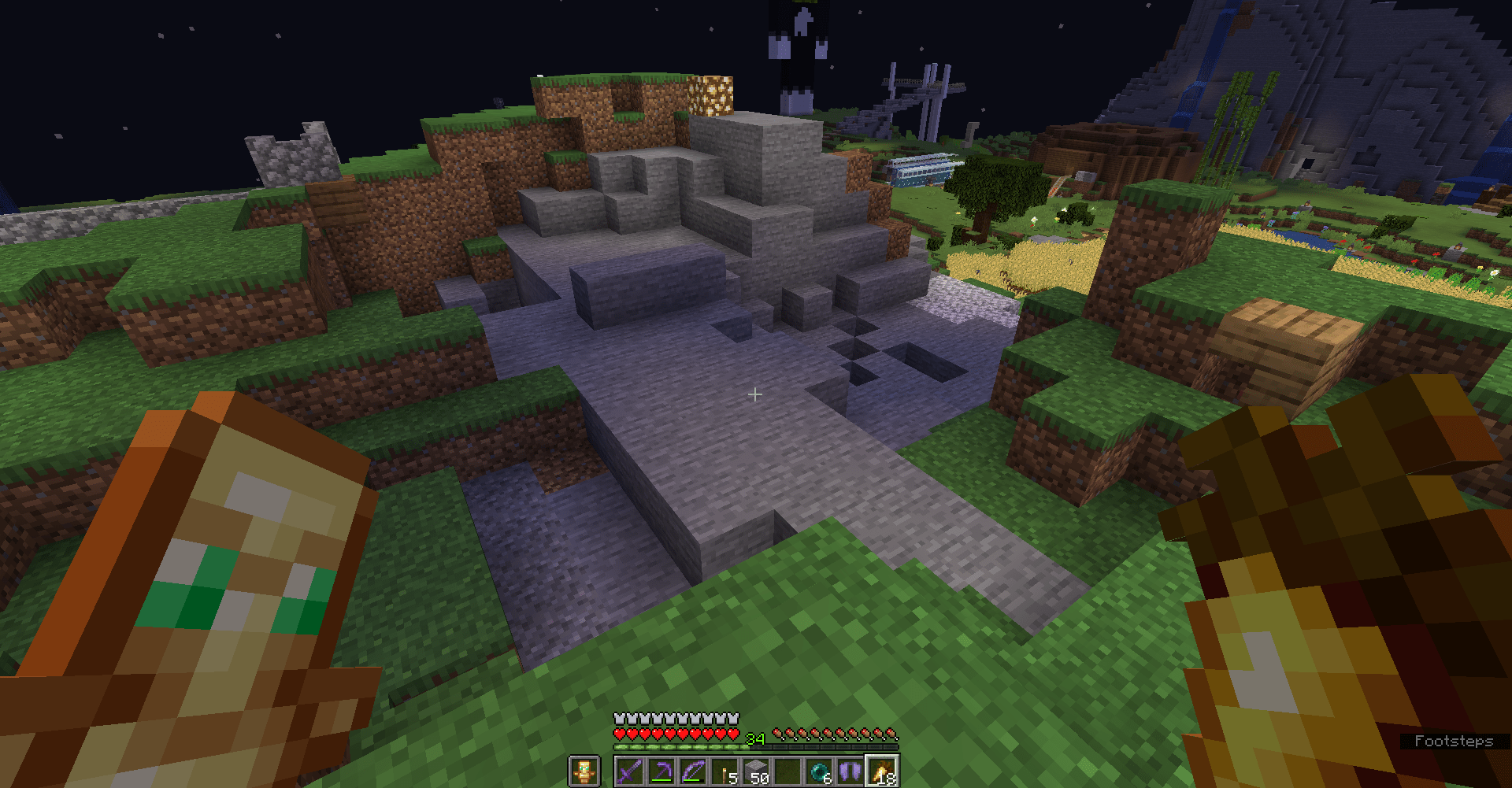
Task: Equip the enchanted bow from the hotbar
Action: click(x=693, y=770)
